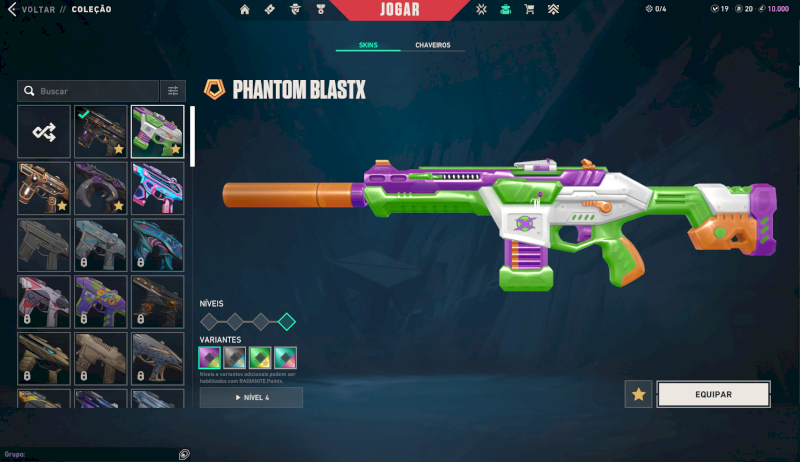Open the skin filter options

(174, 91)
